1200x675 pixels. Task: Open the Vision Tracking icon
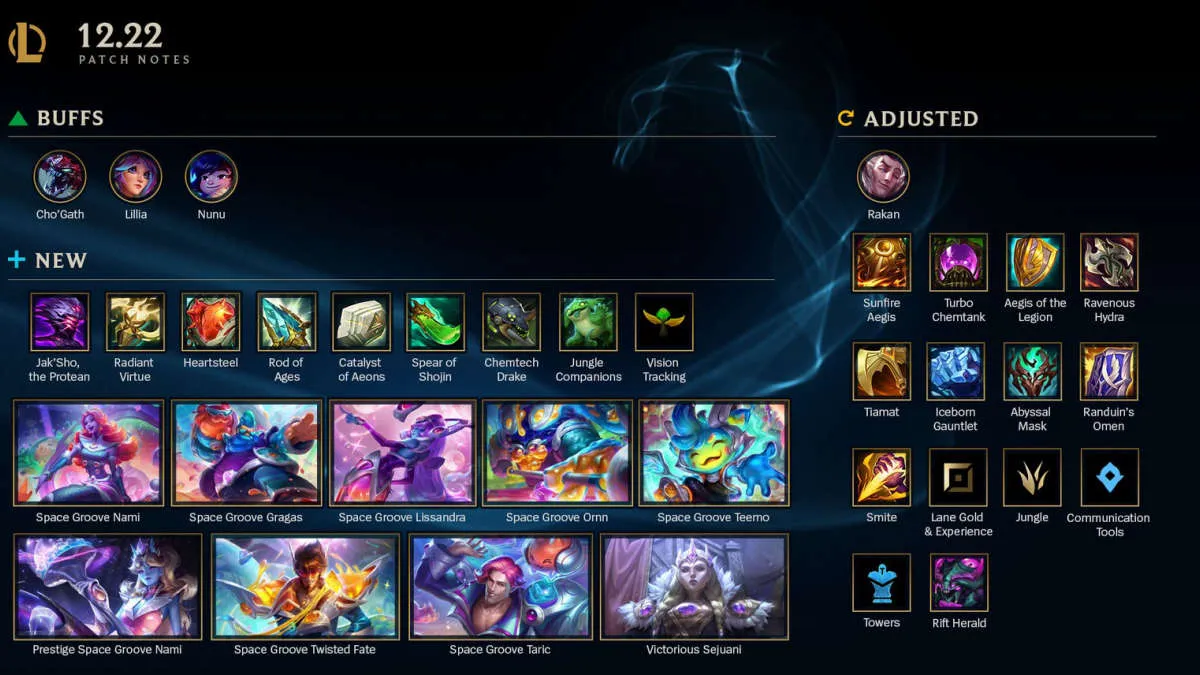[664, 322]
